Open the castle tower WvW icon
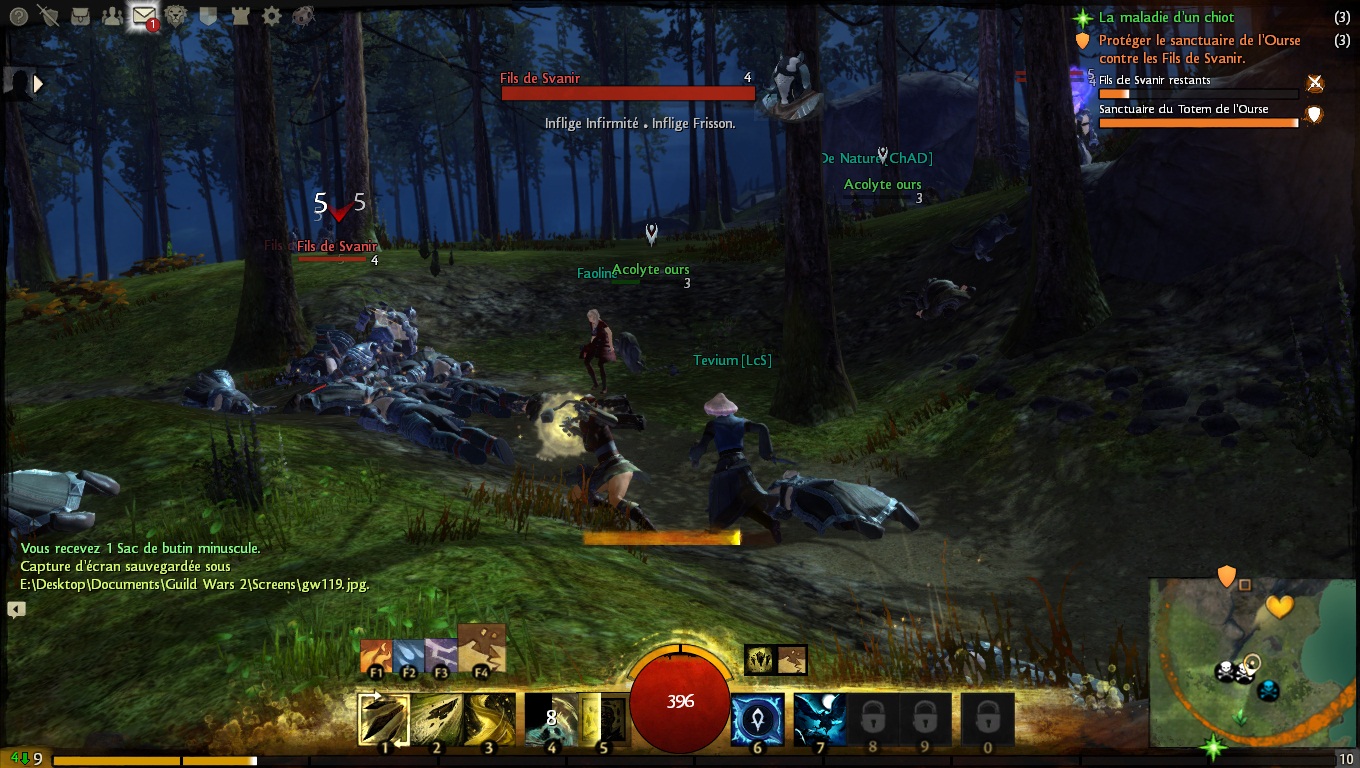Image resolution: width=1360 pixels, height=768 pixels. (x=240, y=16)
